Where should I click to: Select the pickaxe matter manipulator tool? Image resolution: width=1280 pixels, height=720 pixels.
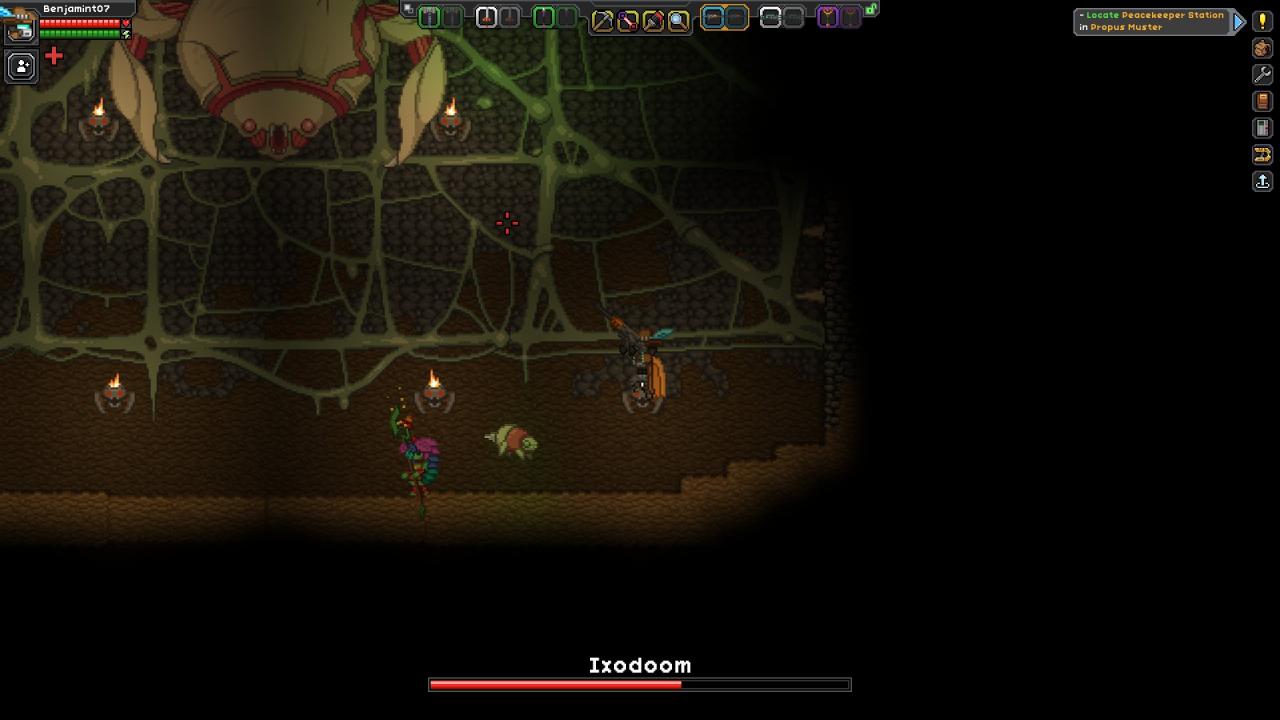602,20
